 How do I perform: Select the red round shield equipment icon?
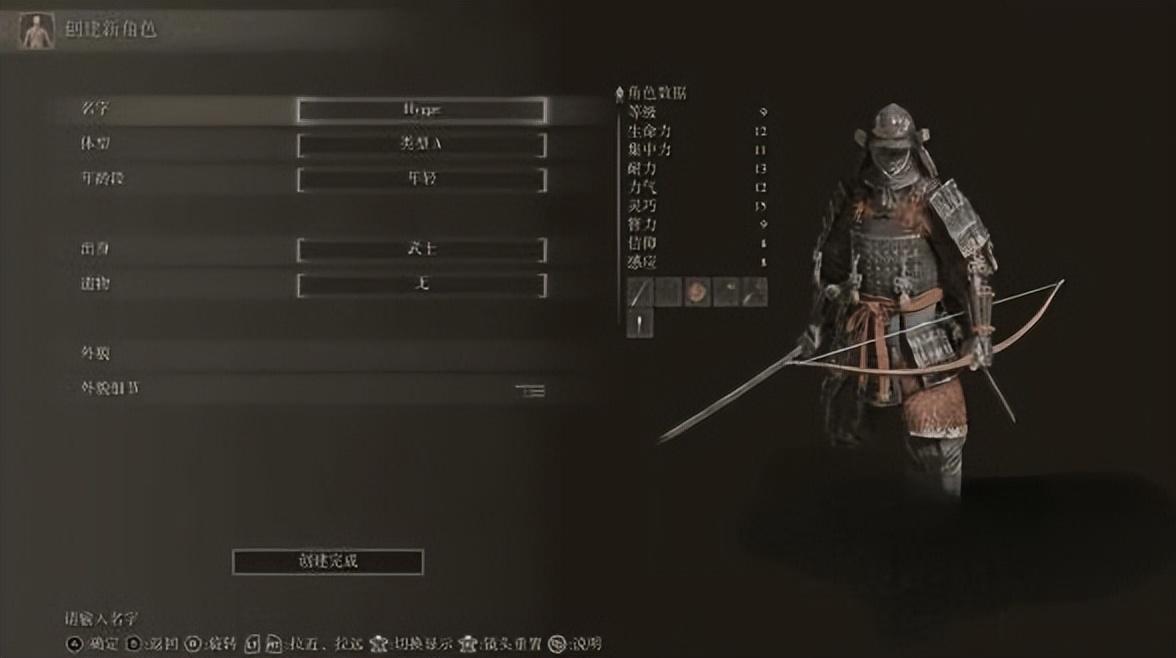697,292
